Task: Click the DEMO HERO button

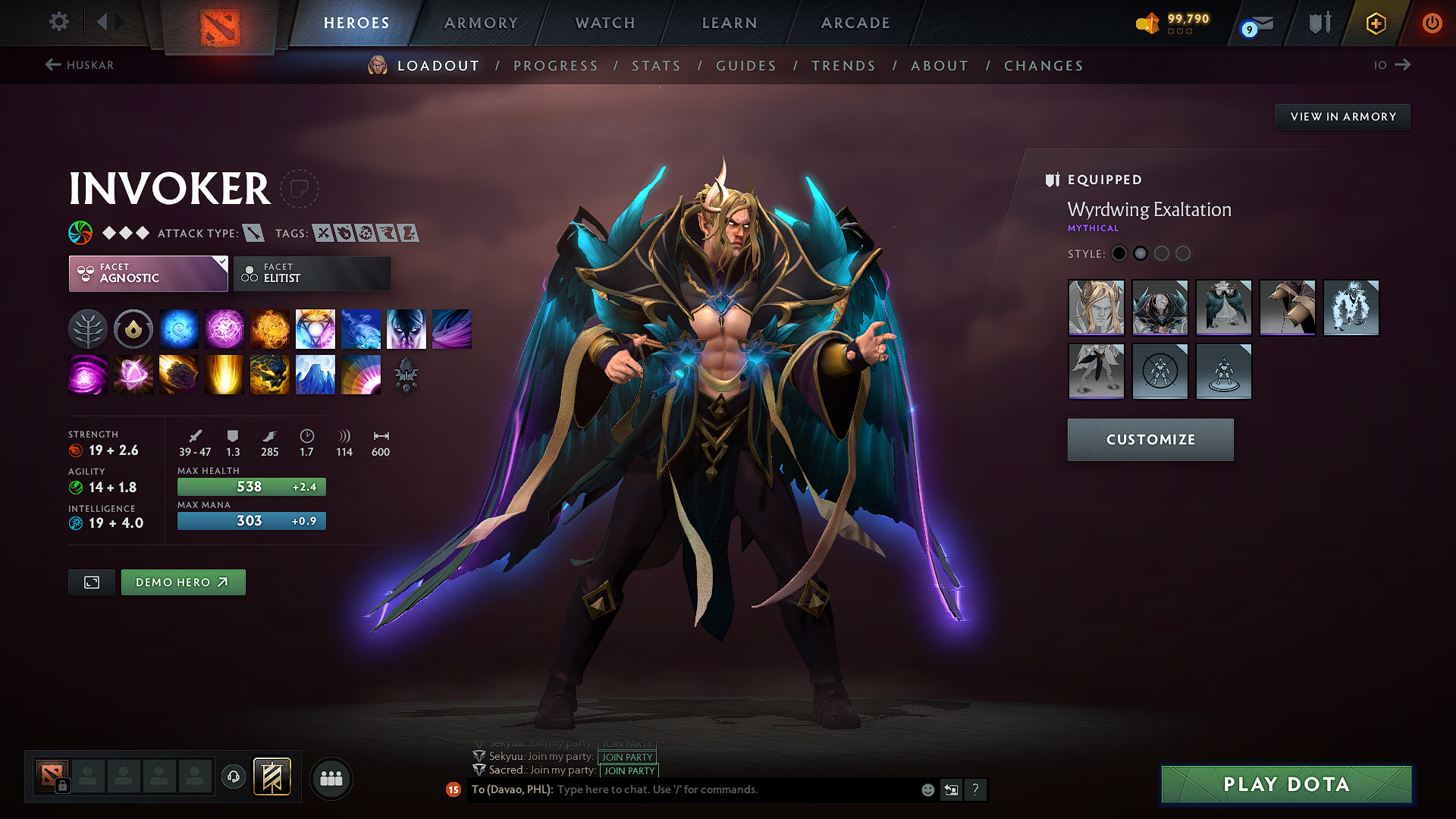Action: (x=183, y=582)
